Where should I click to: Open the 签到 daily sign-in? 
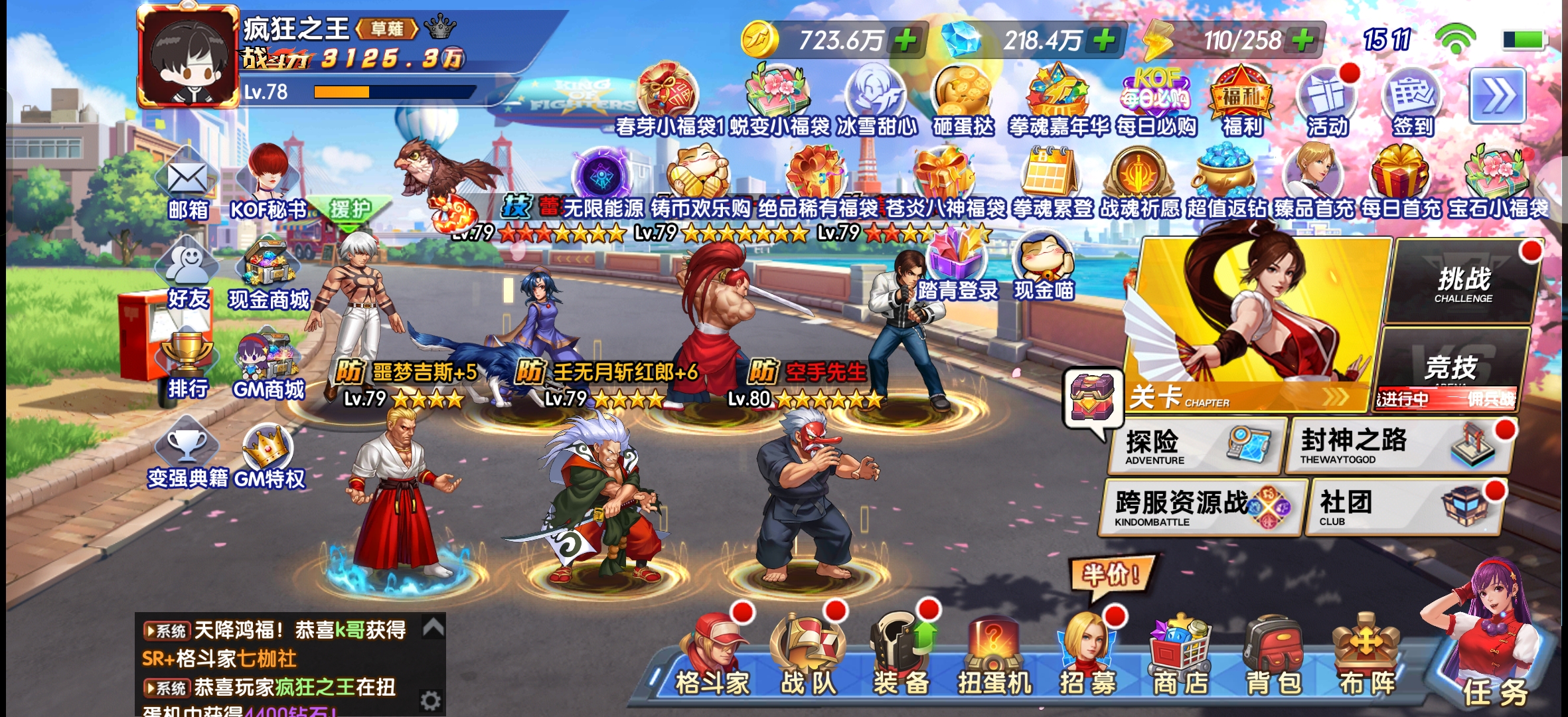(x=1413, y=101)
